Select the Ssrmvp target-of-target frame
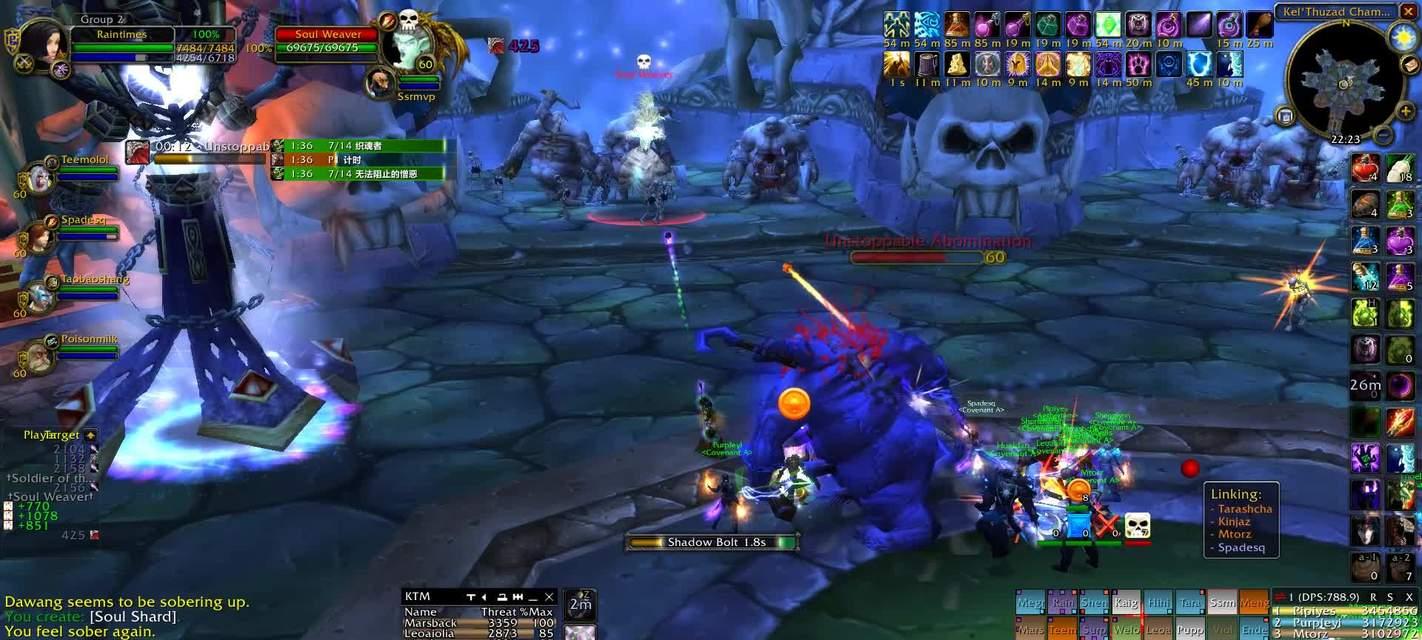Image resolution: width=1422 pixels, height=640 pixels. [379, 83]
